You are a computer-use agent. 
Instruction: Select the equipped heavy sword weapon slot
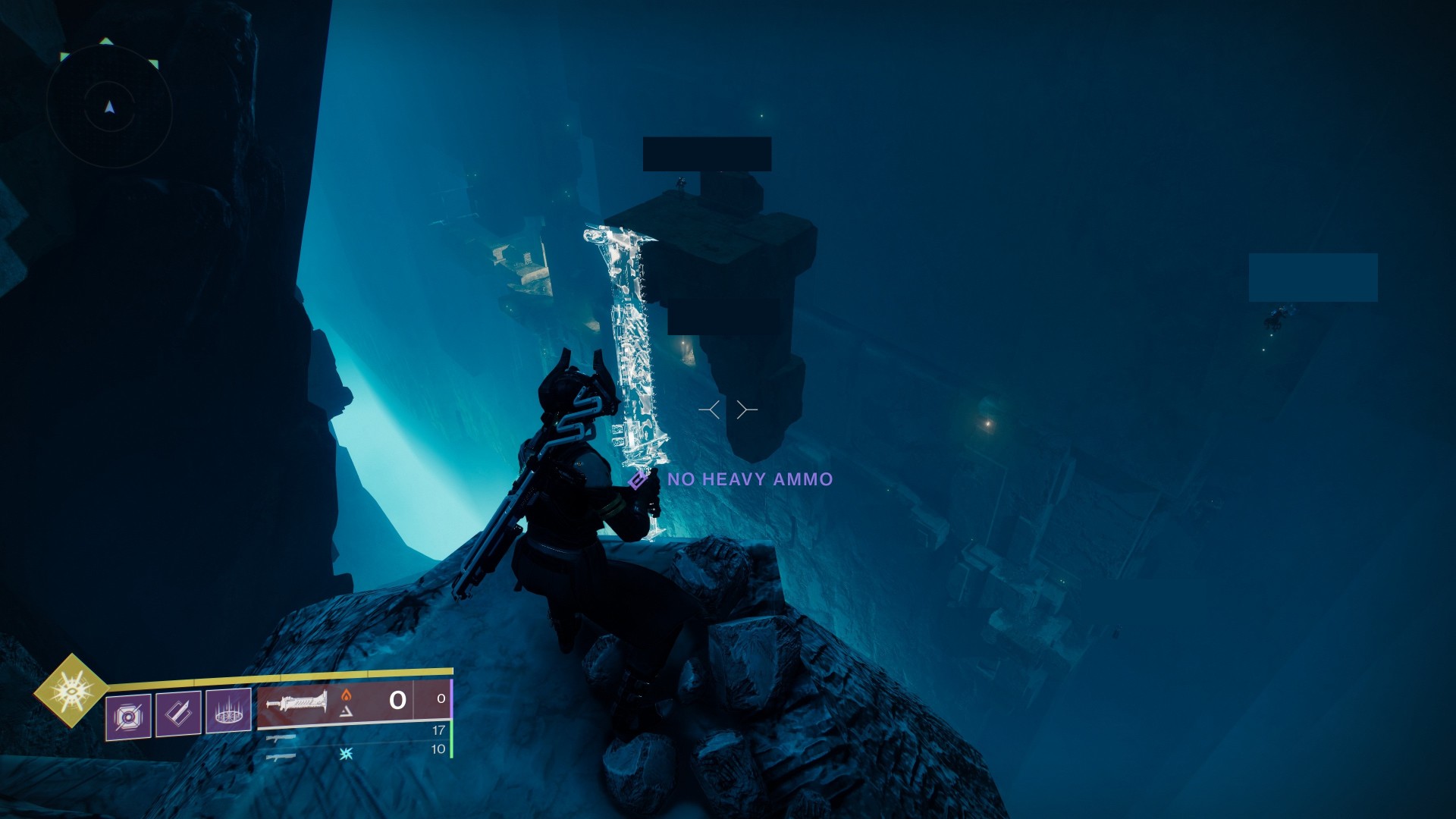(x=334, y=701)
